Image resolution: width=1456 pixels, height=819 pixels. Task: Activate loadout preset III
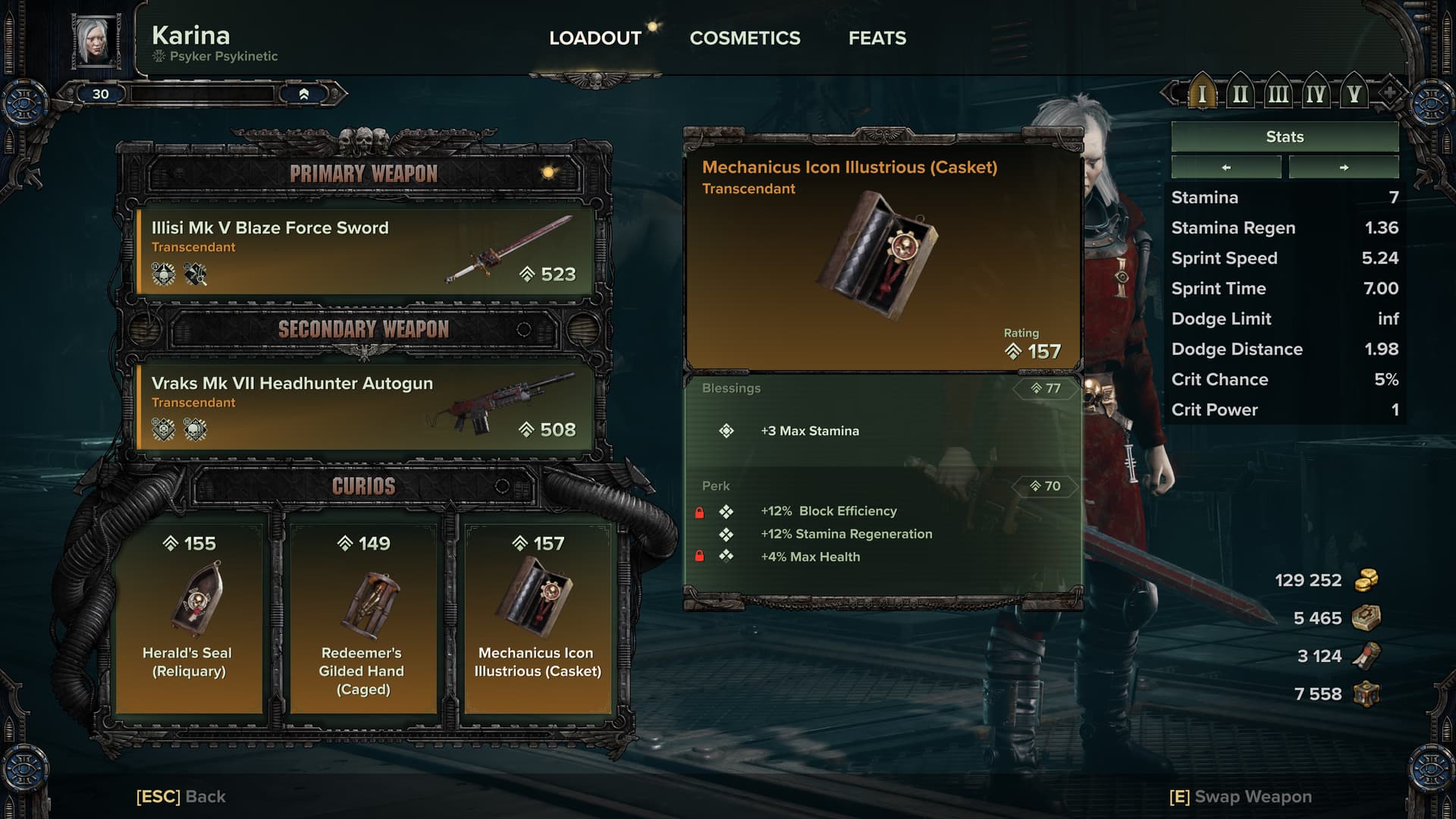tap(1278, 94)
